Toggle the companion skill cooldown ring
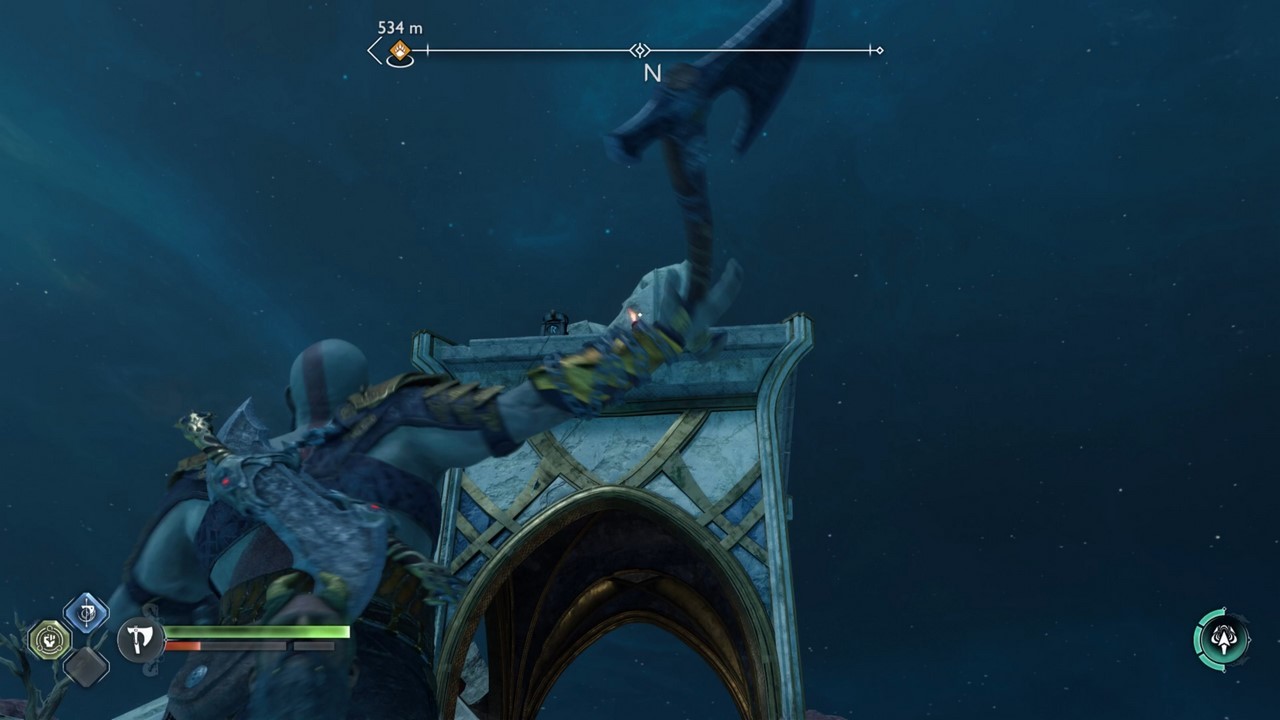Image resolution: width=1280 pixels, height=720 pixels. tap(1198, 640)
